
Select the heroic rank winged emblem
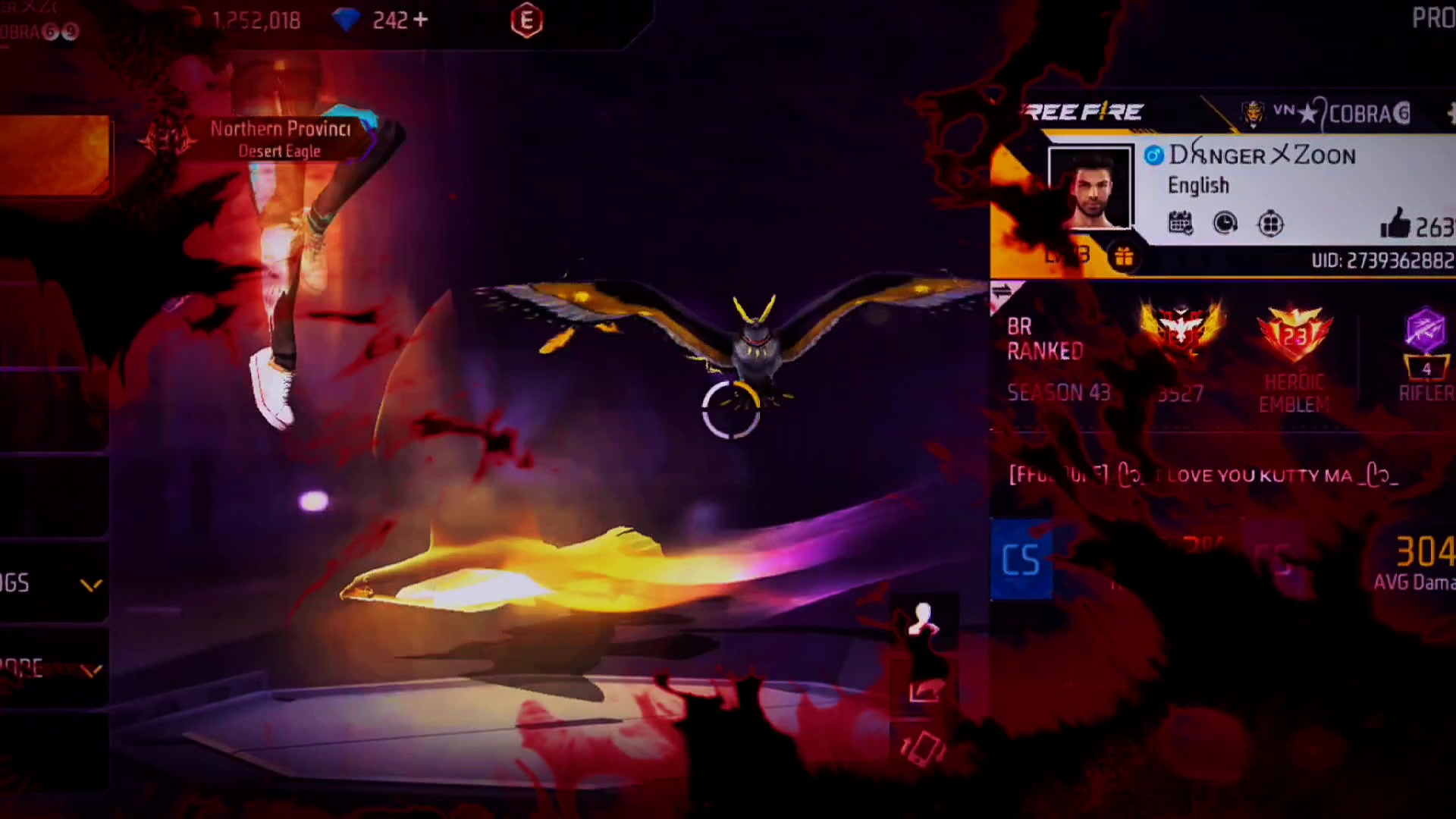[x=1181, y=332]
